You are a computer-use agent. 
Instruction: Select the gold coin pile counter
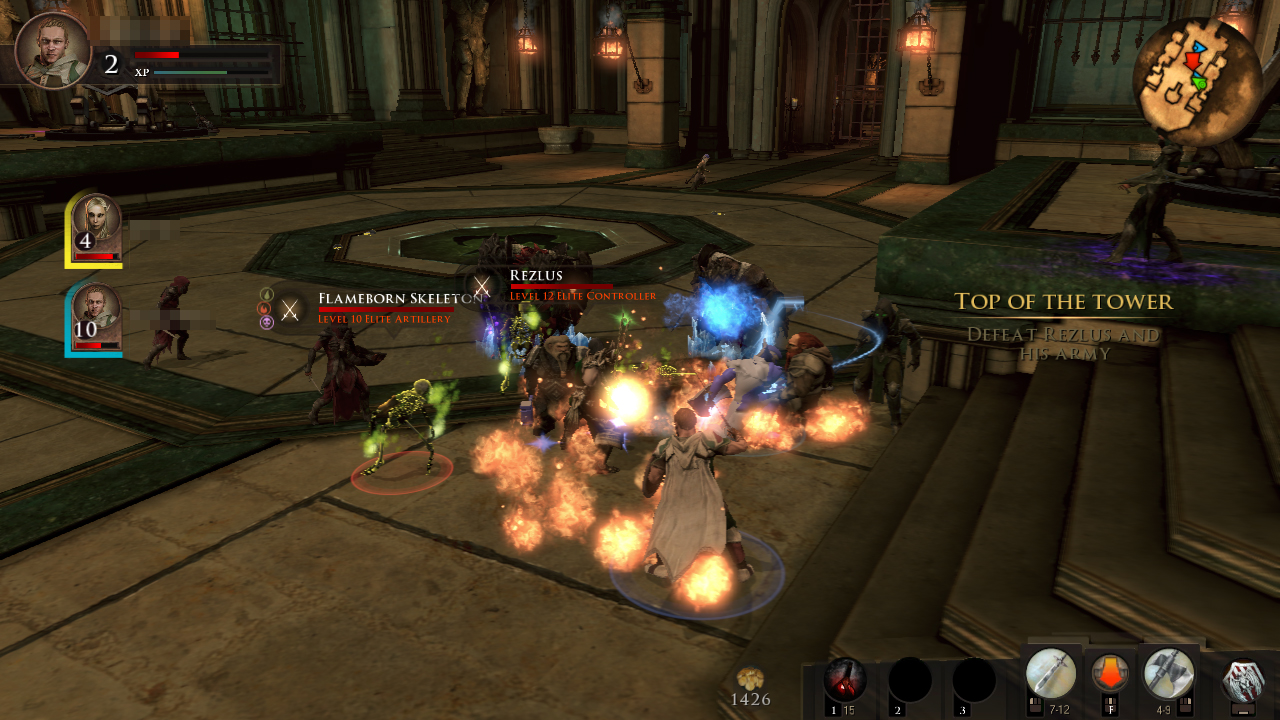point(750,688)
